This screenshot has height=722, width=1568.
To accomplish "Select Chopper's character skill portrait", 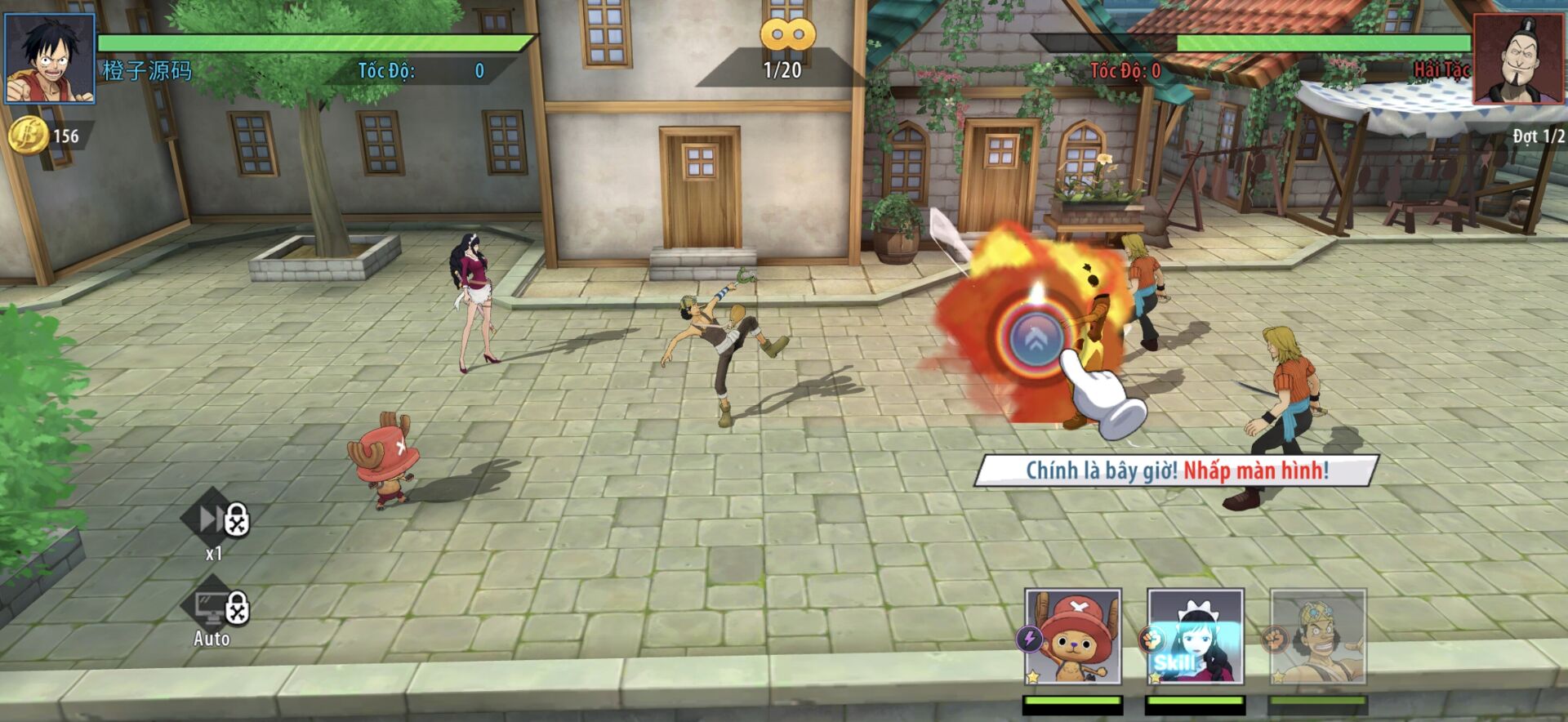I will click(1072, 635).
